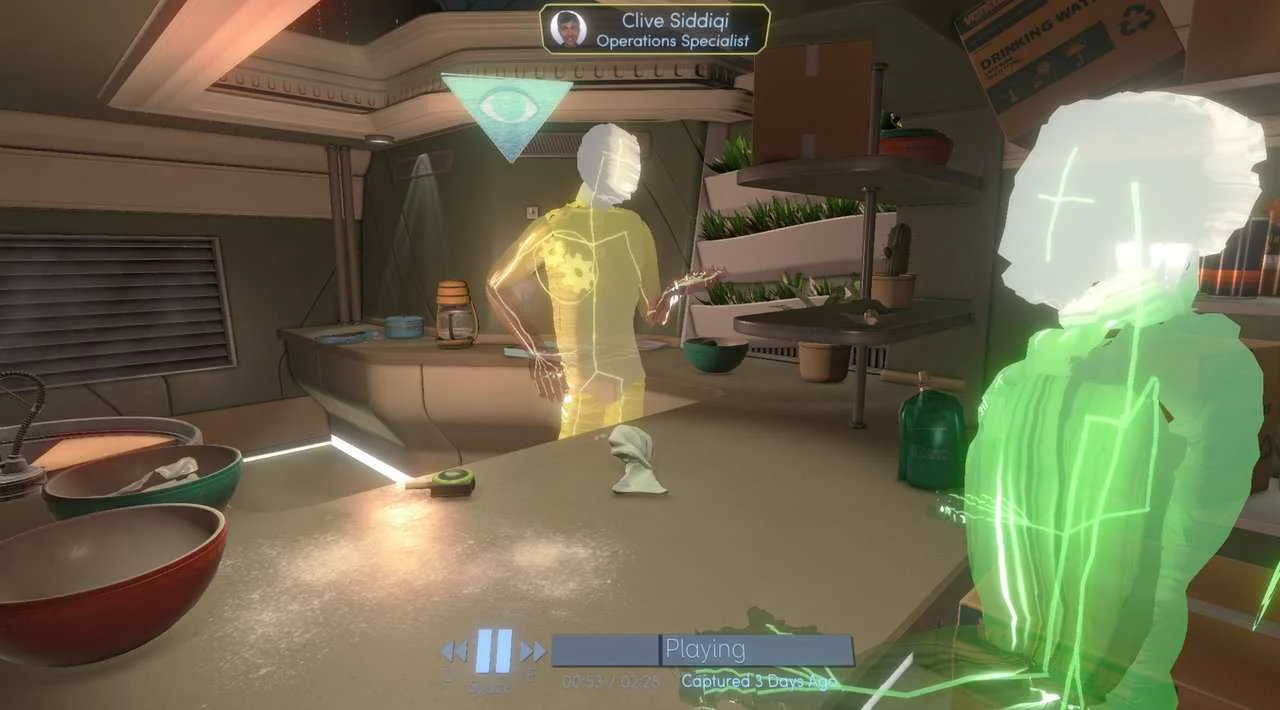Pause the AR recording playback
This screenshot has height=710, width=1280.
[x=493, y=650]
